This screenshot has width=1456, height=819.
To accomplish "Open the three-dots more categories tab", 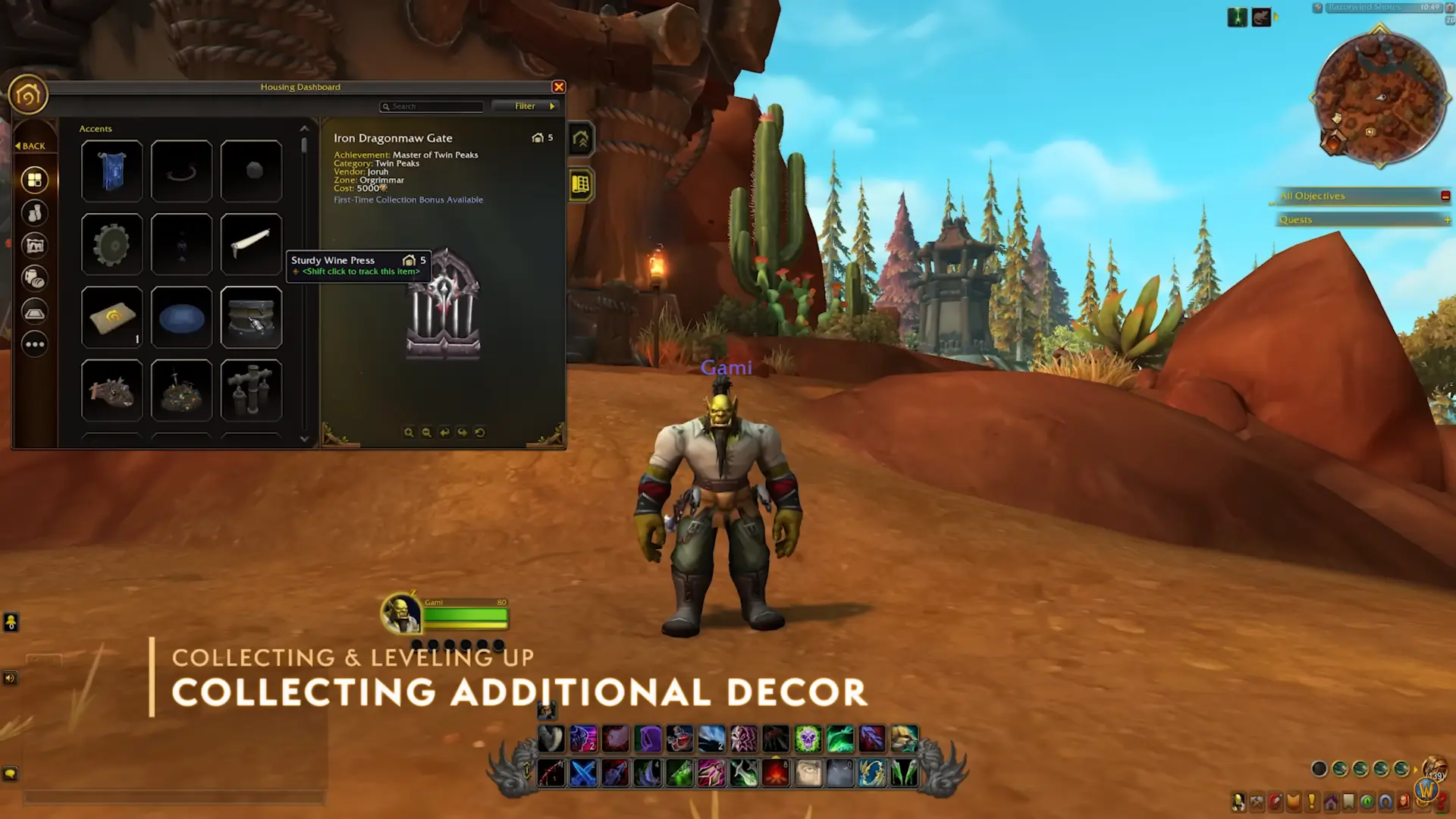I will (34, 344).
